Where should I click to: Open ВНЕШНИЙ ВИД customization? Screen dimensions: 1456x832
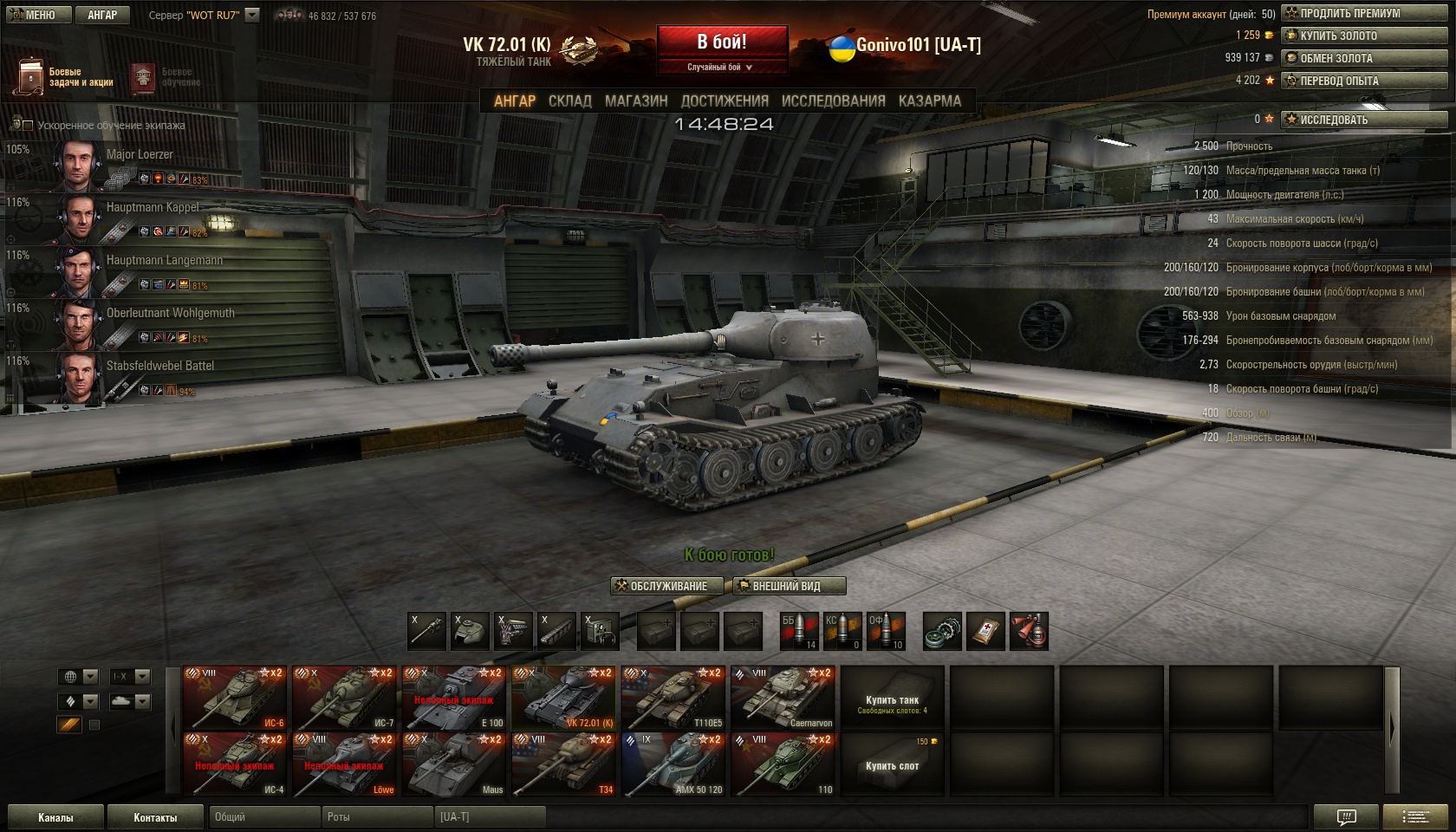[x=789, y=586]
